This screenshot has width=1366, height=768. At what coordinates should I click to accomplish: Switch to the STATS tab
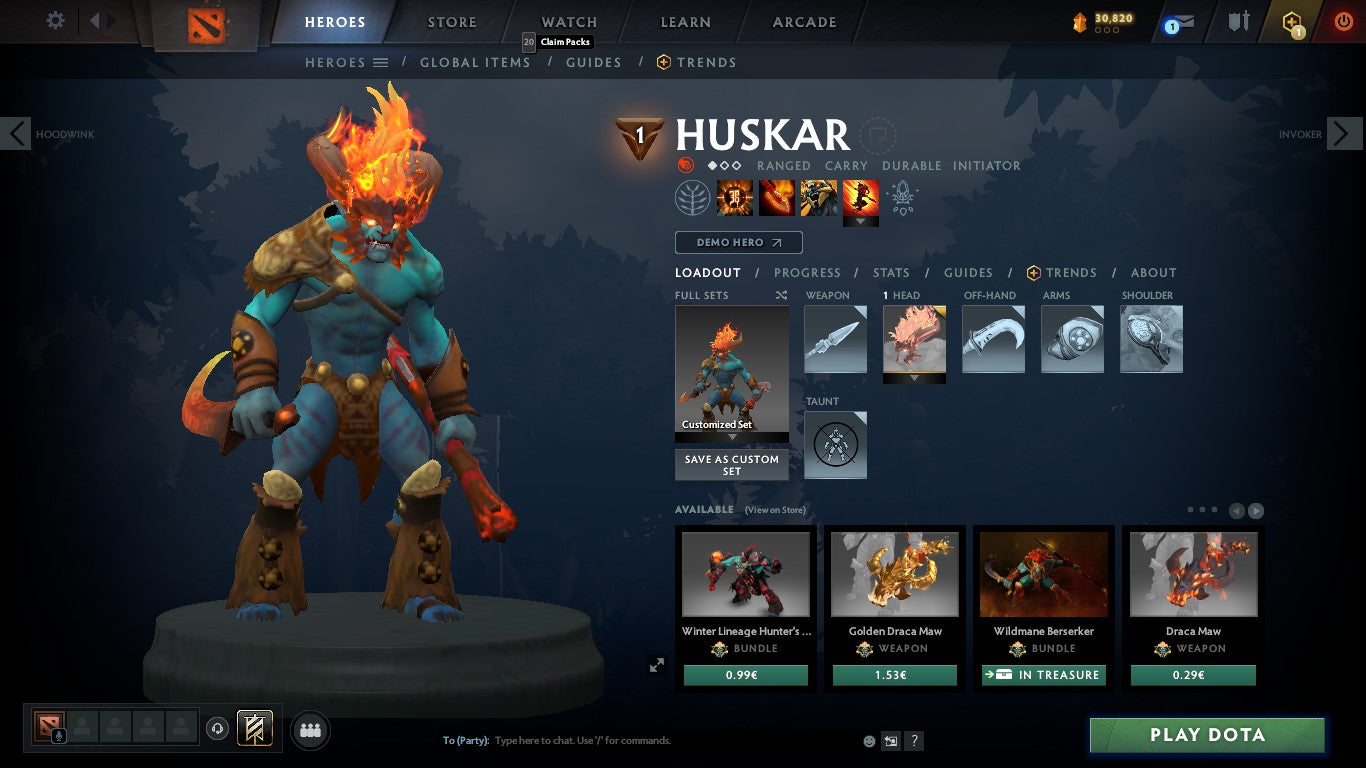click(x=890, y=272)
